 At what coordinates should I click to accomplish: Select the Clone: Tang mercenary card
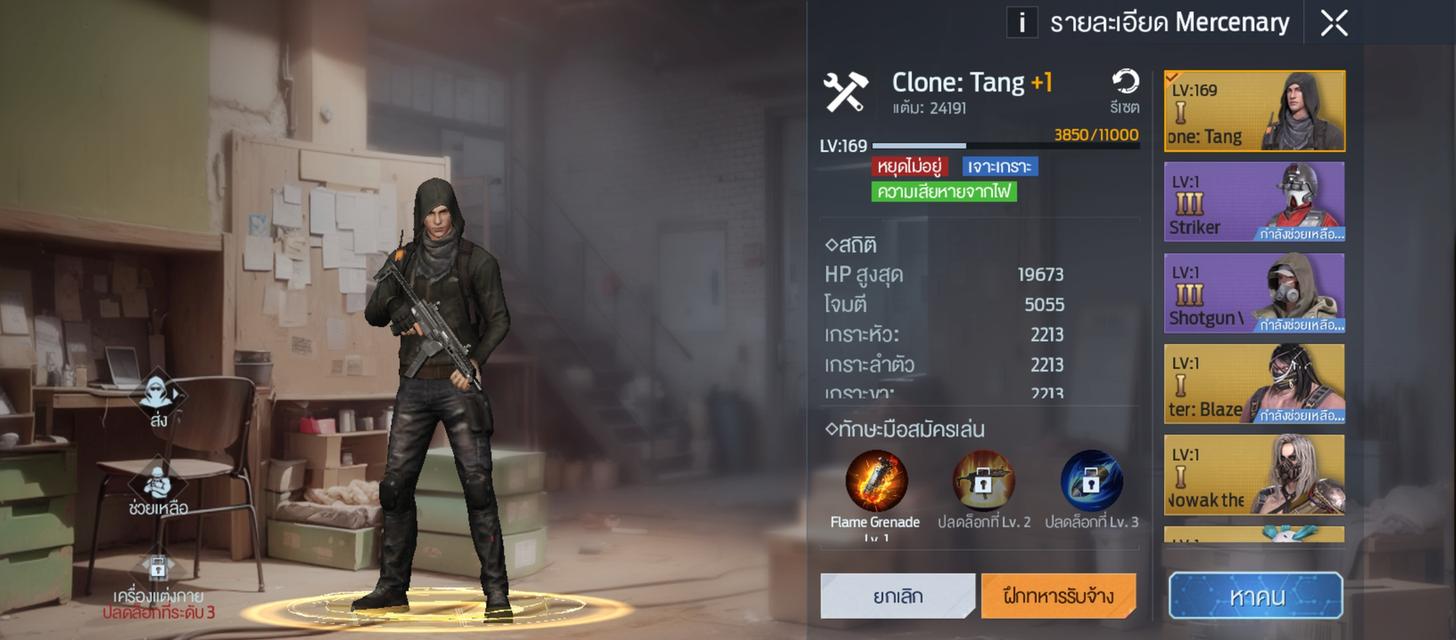click(1254, 111)
